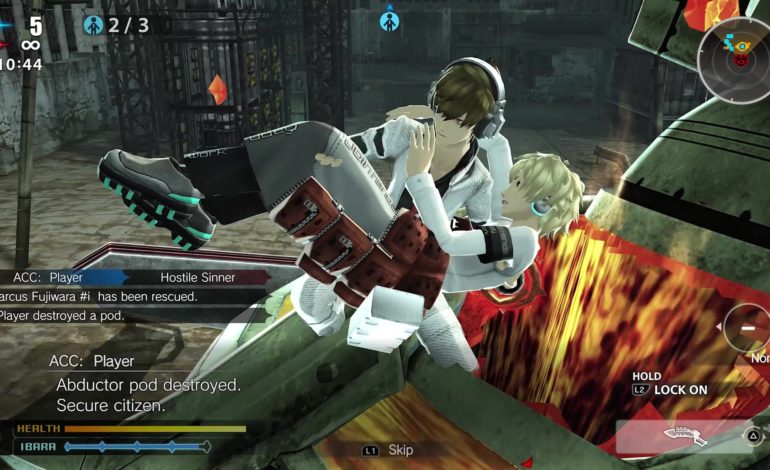Click the blue citizen marker icon
The width and height of the screenshot is (770, 470).
coord(389,20)
